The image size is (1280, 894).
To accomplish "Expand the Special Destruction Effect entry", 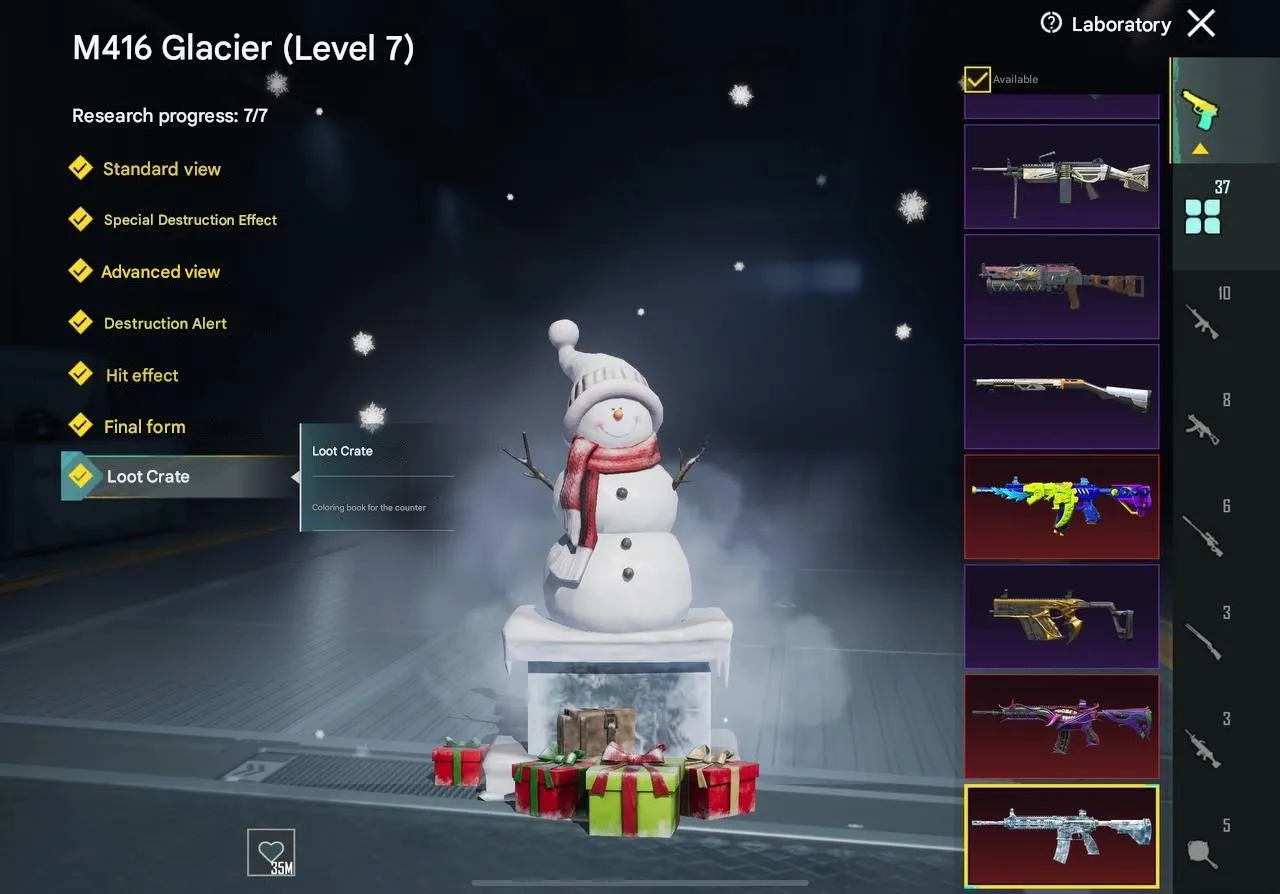I will [189, 219].
